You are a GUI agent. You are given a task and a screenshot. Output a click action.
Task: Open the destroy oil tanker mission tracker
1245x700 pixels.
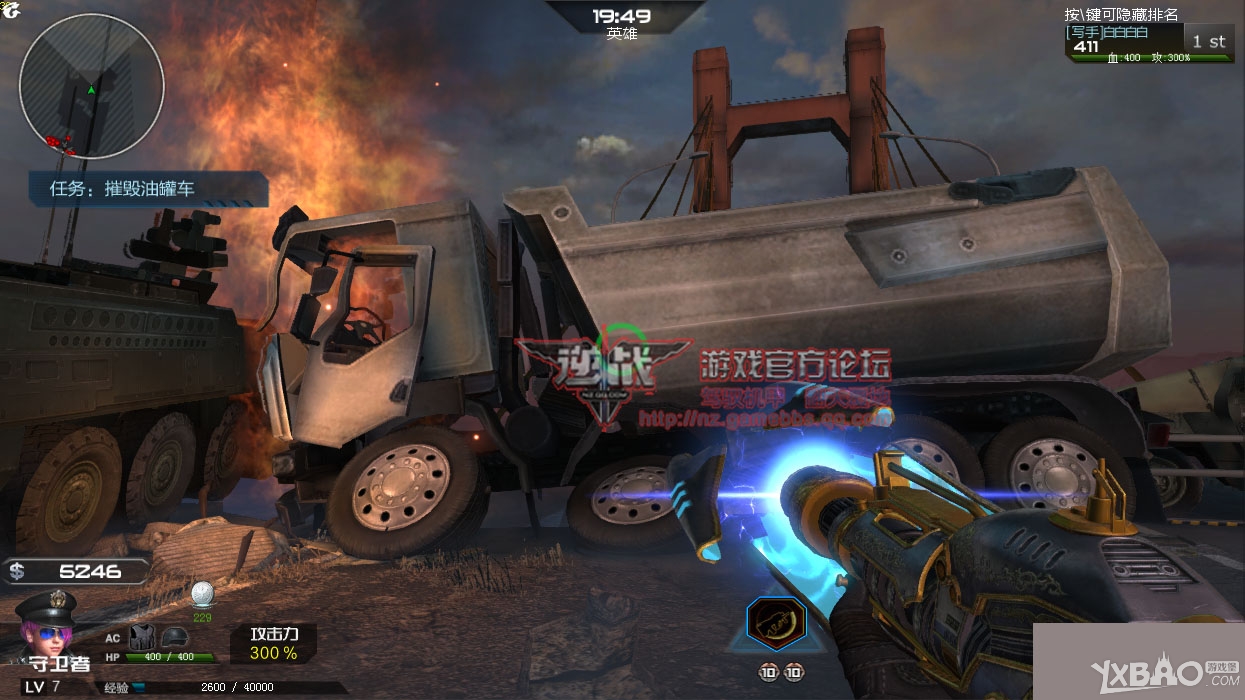(149, 188)
